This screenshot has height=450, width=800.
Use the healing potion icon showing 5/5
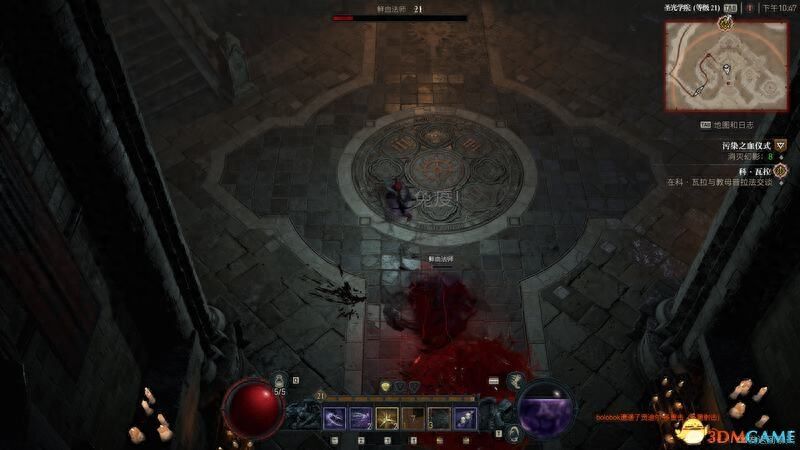click(280, 381)
